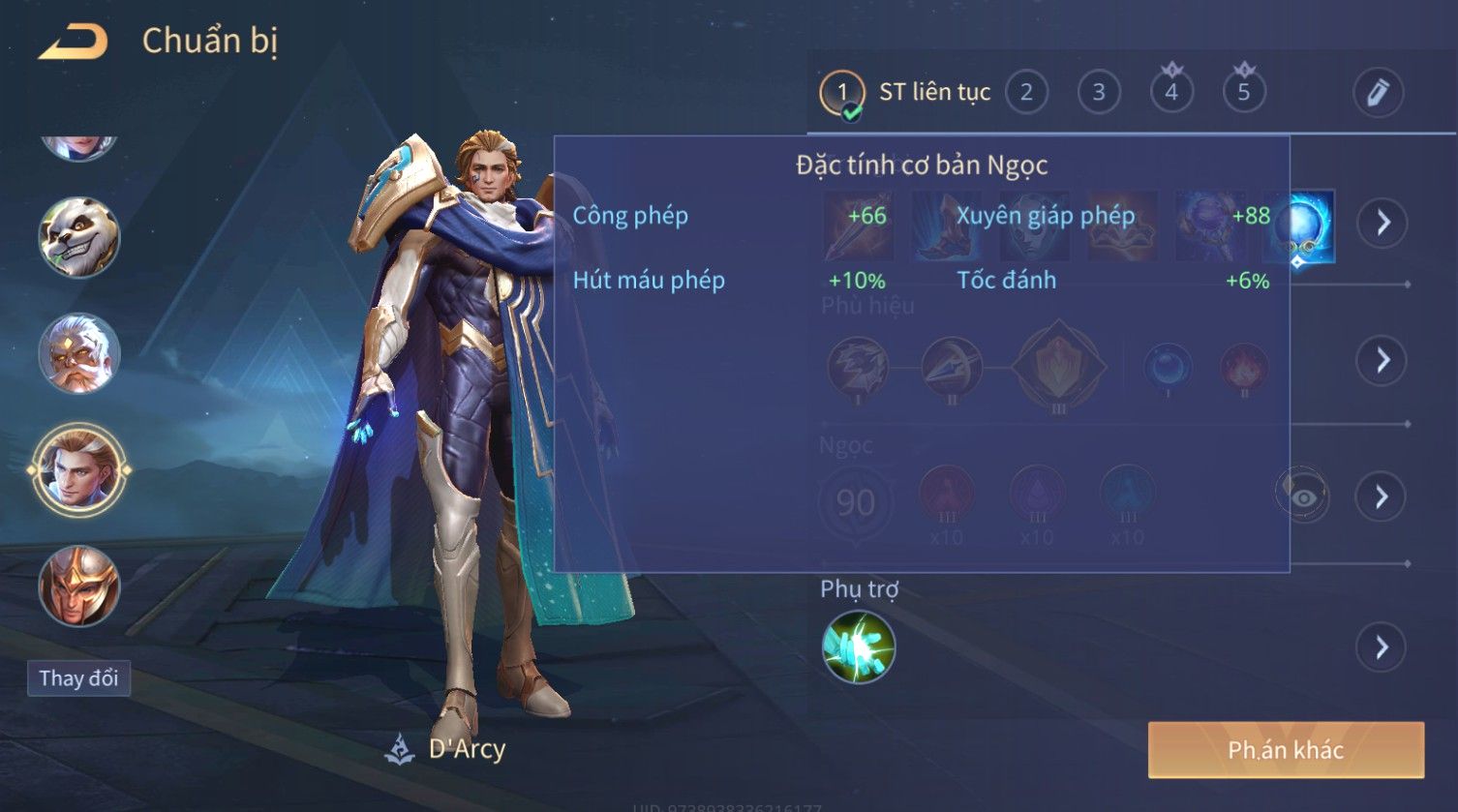Choose locked build preset 5
Screen dimensions: 1458x812
[x=1244, y=93]
